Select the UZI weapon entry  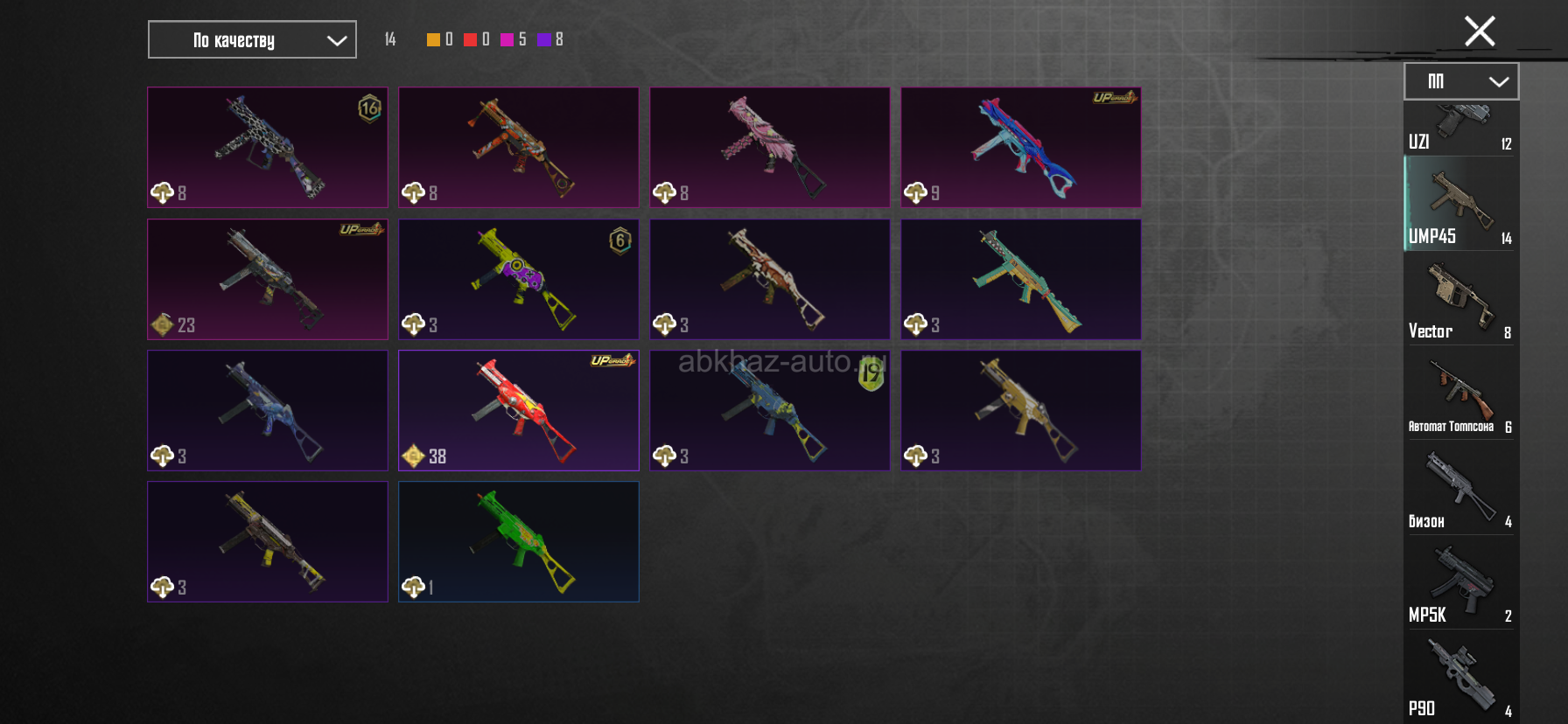coord(1460,129)
